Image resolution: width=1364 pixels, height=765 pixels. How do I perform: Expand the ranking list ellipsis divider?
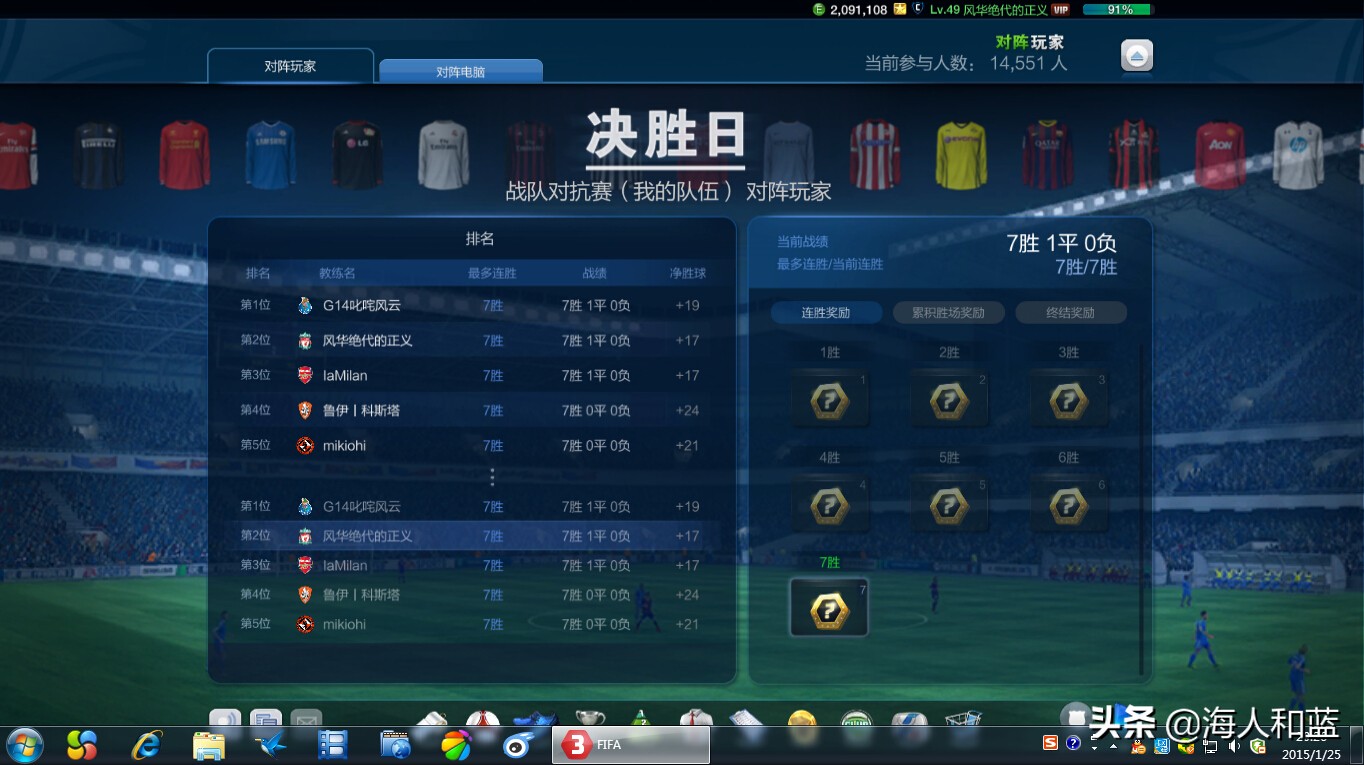tap(492, 477)
